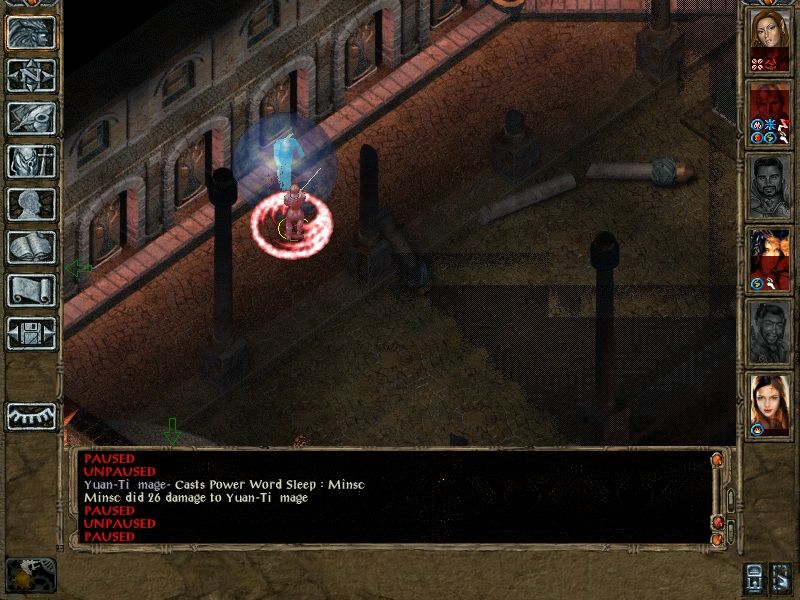Open the journal with the quill icon
800x600 pixels.
[31, 118]
